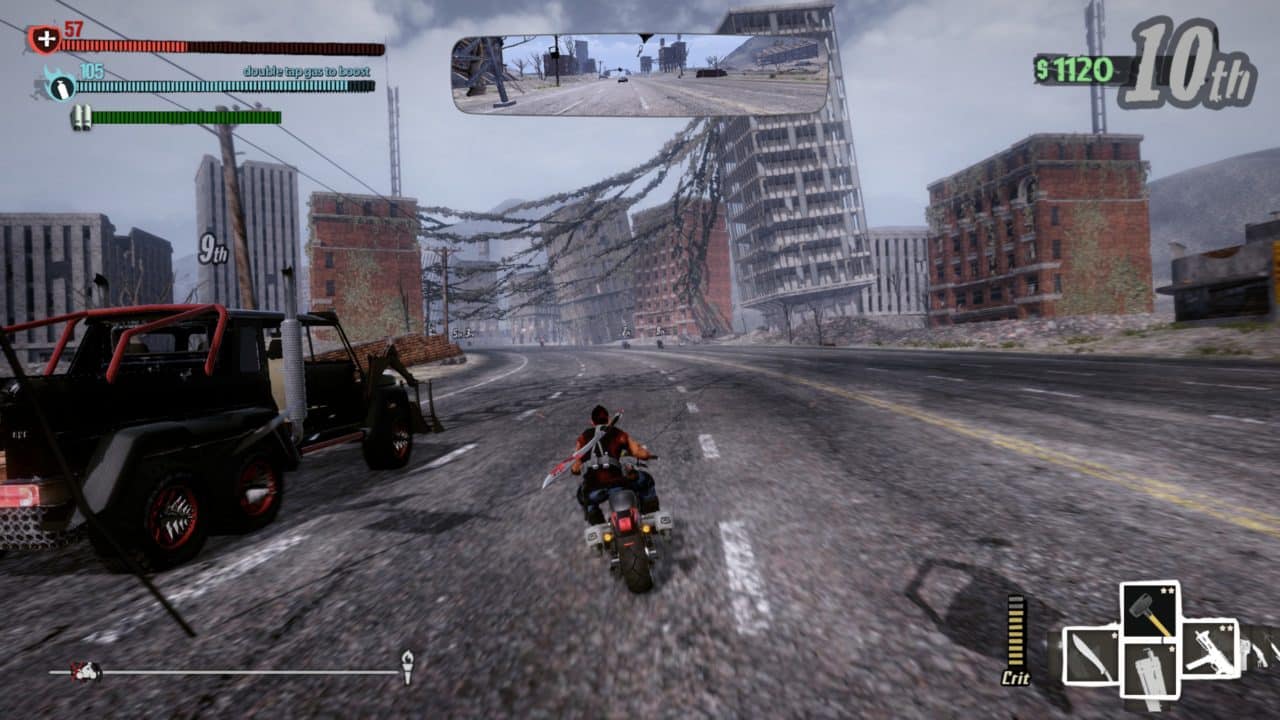The width and height of the screenshot is (1280, 720).
Task: Click the green dual-canister boost icon
Action: click(83, 117)
